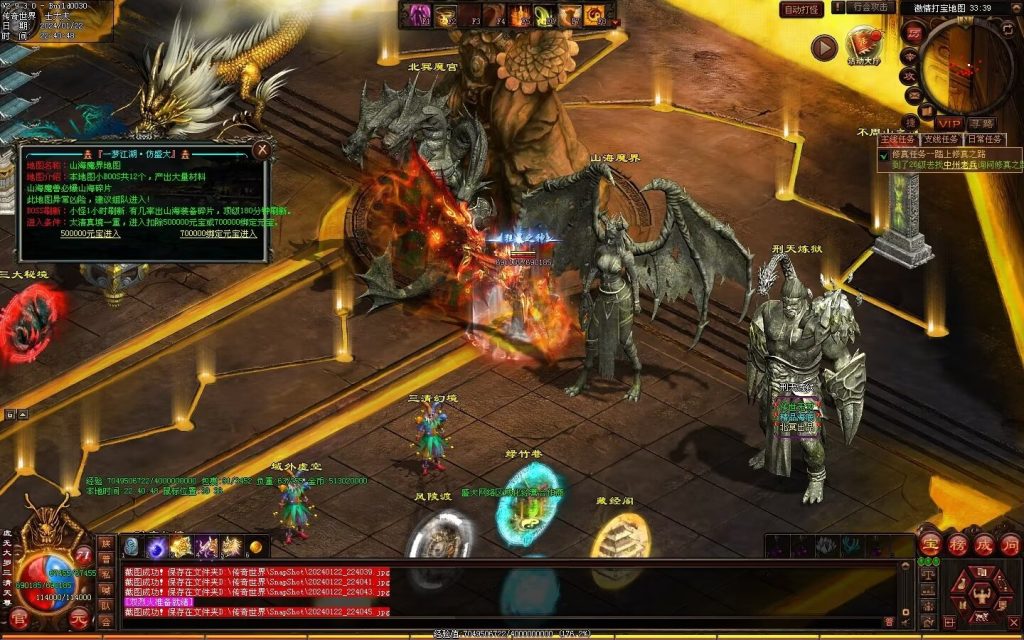Click the round play arrow button
1024x640 pixels.
pos(823,47)
